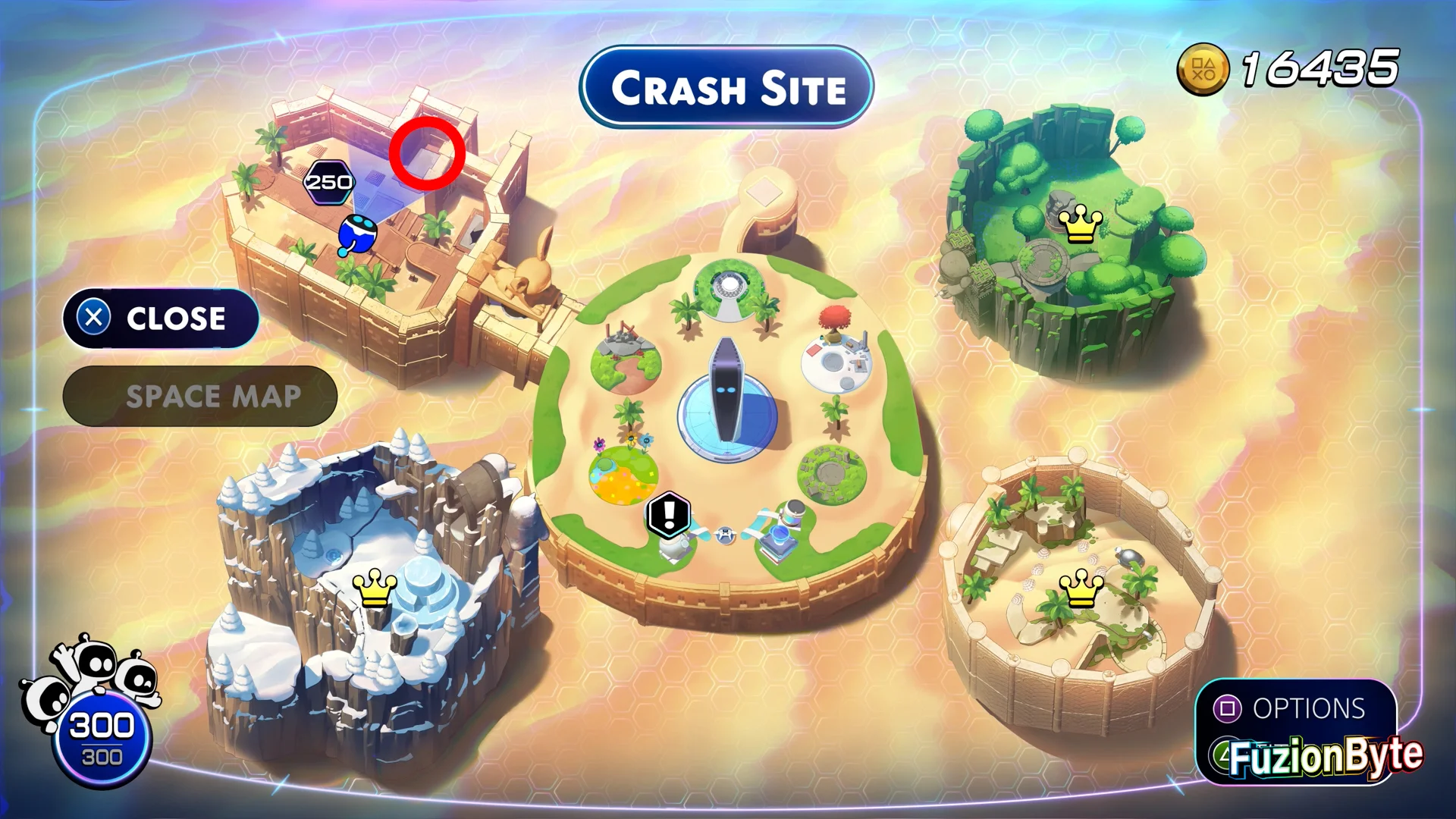
Task: Click the blue Astro bot location marker
Action: [x=356, y=234]
